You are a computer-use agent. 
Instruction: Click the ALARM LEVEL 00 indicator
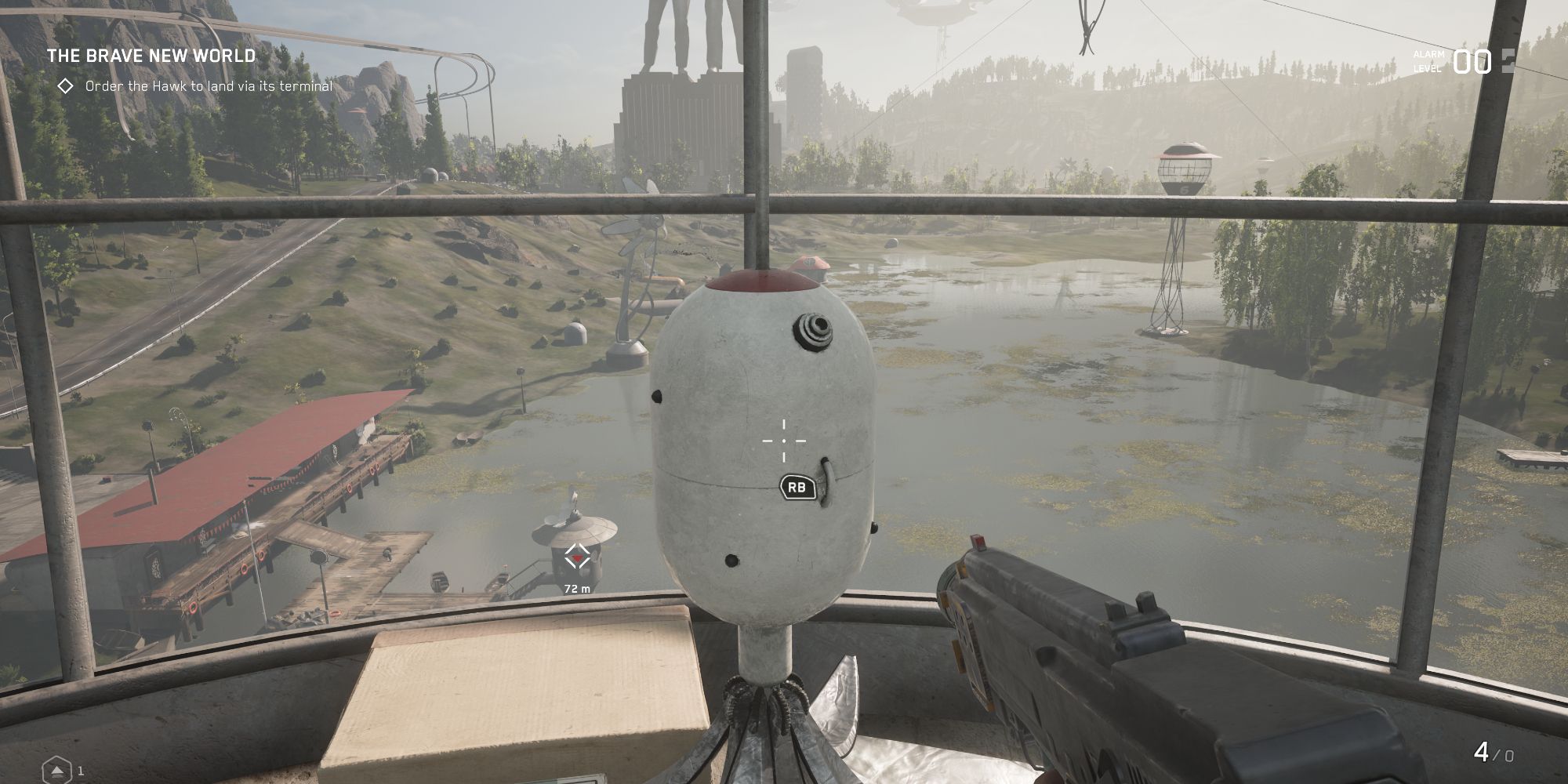tap(1466, 63)
